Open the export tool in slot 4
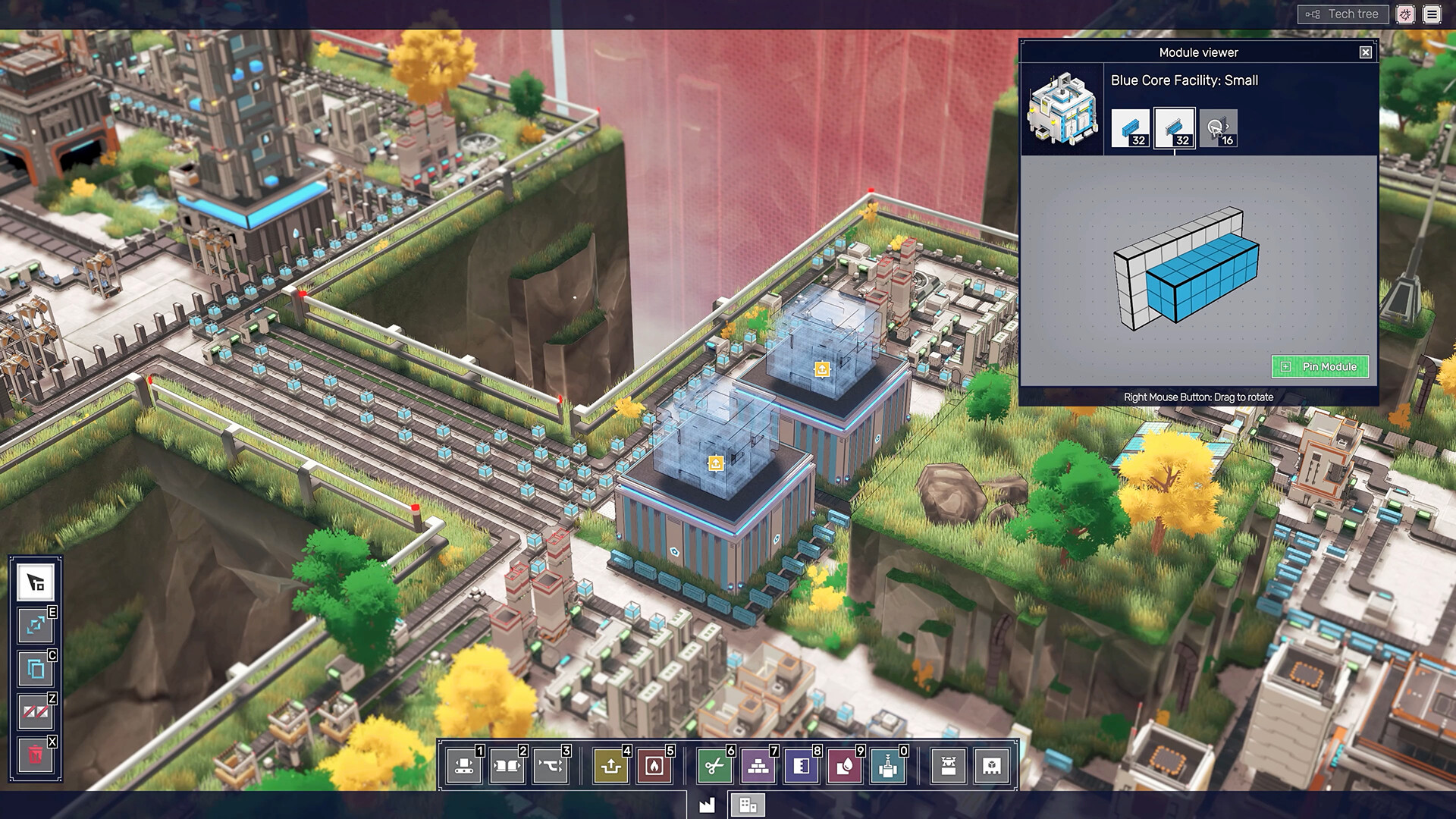 tap(611, 766)
